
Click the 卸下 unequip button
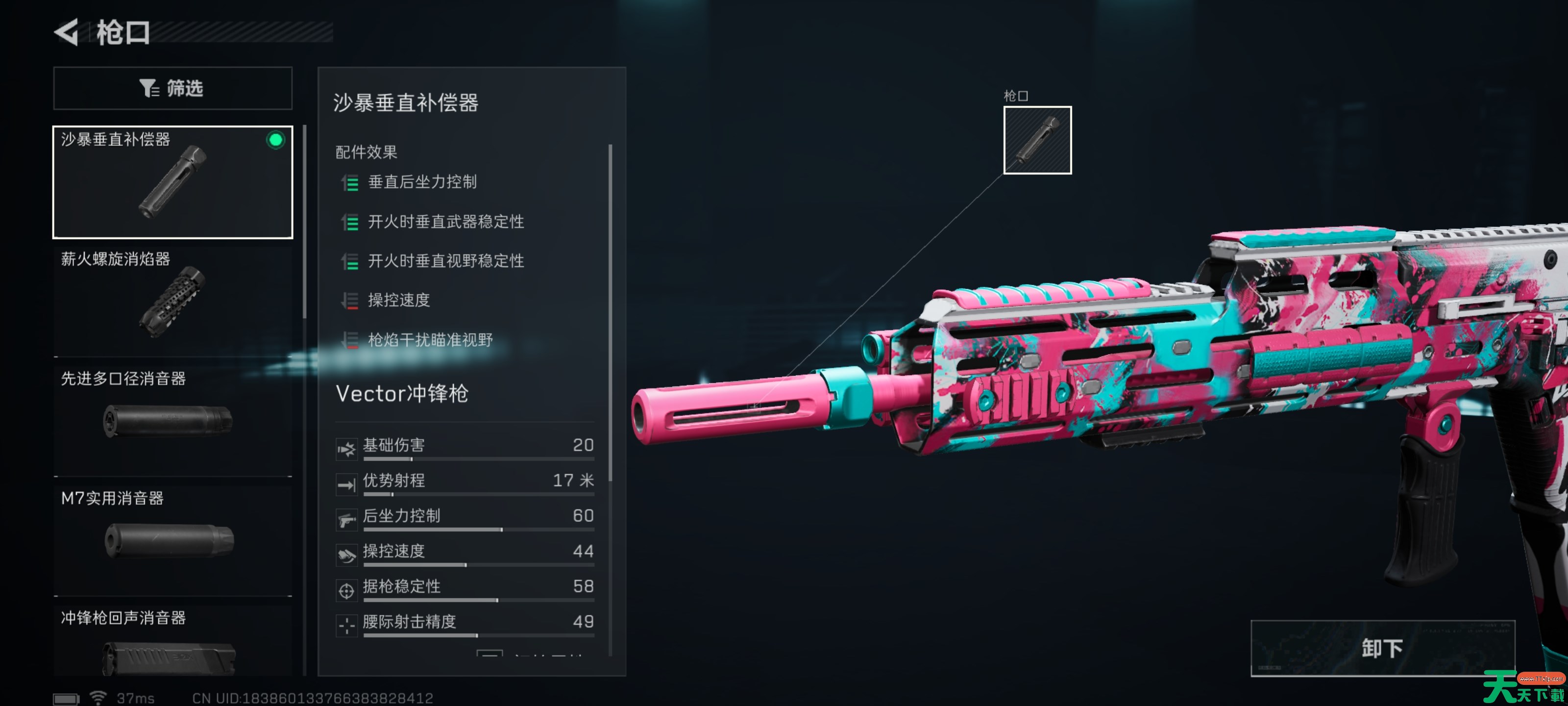(1382, 648)
